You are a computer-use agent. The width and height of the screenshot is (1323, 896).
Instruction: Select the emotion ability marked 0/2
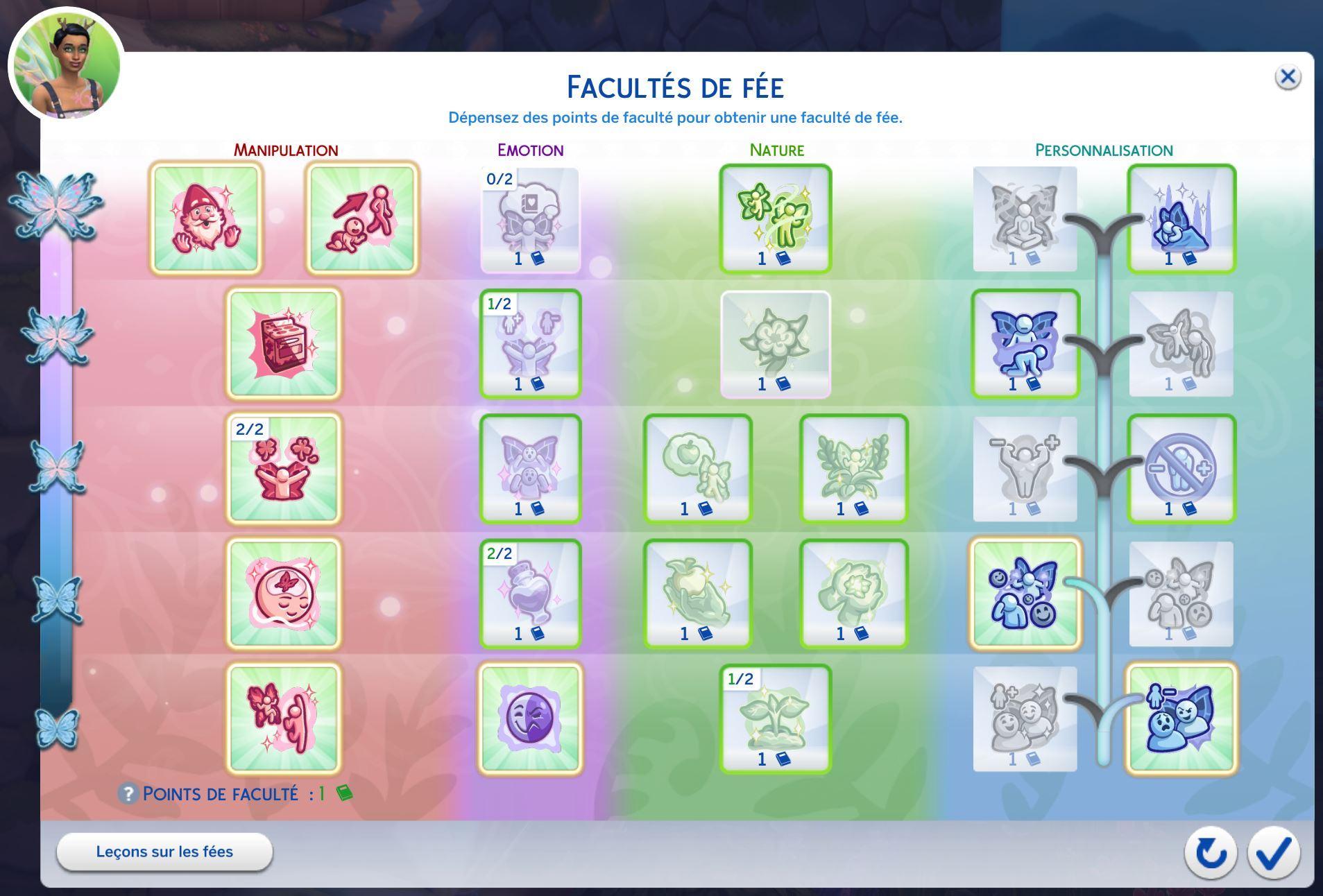pos(531,218)
